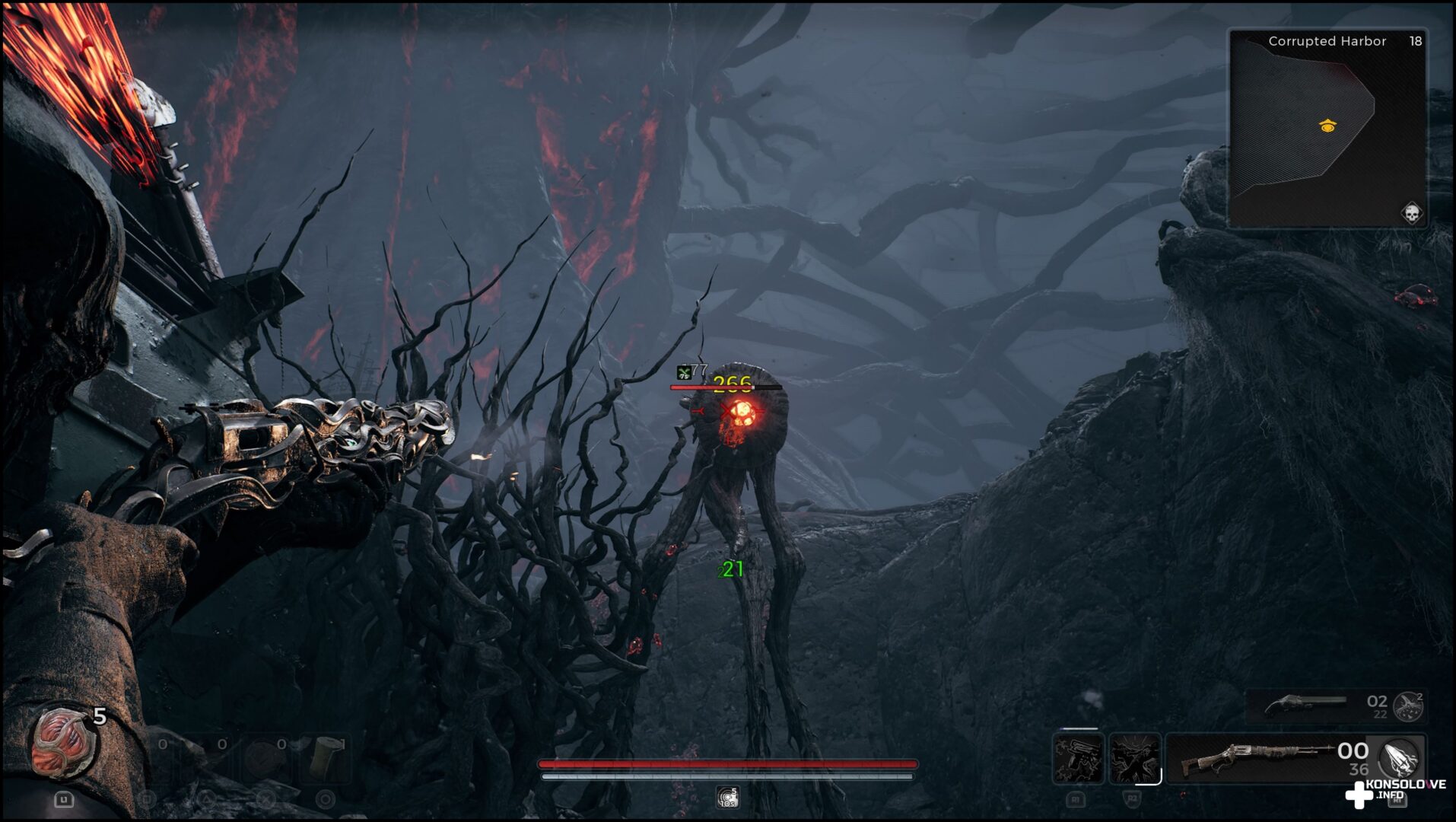Open the Corrupted Harbor minimap
Screen dimensions: 1456x822
[x=1327, y=128]
